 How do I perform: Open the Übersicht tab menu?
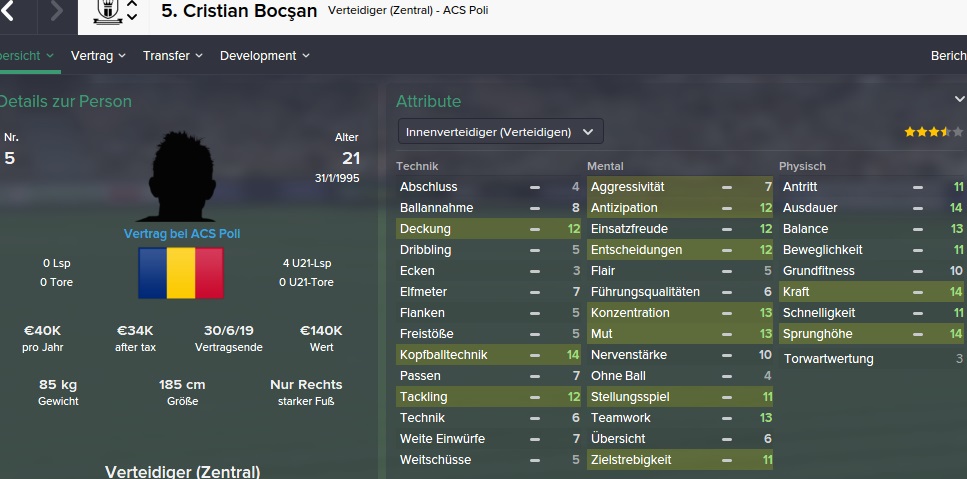[x=26, y=56]
